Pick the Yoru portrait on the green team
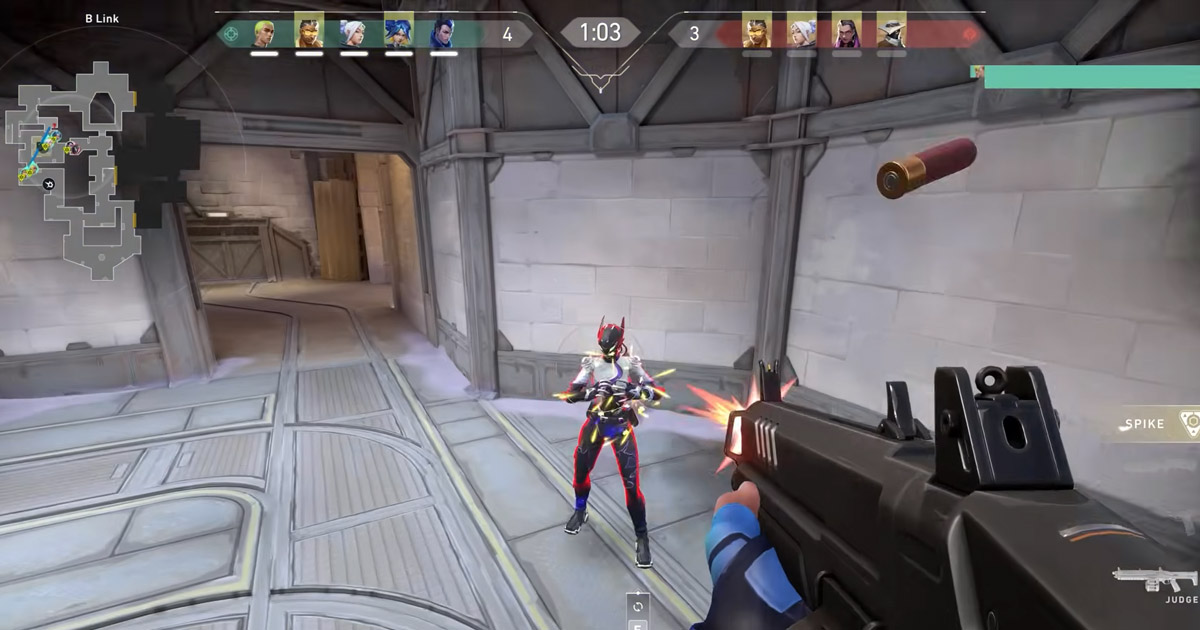 (x=443, y=33)
